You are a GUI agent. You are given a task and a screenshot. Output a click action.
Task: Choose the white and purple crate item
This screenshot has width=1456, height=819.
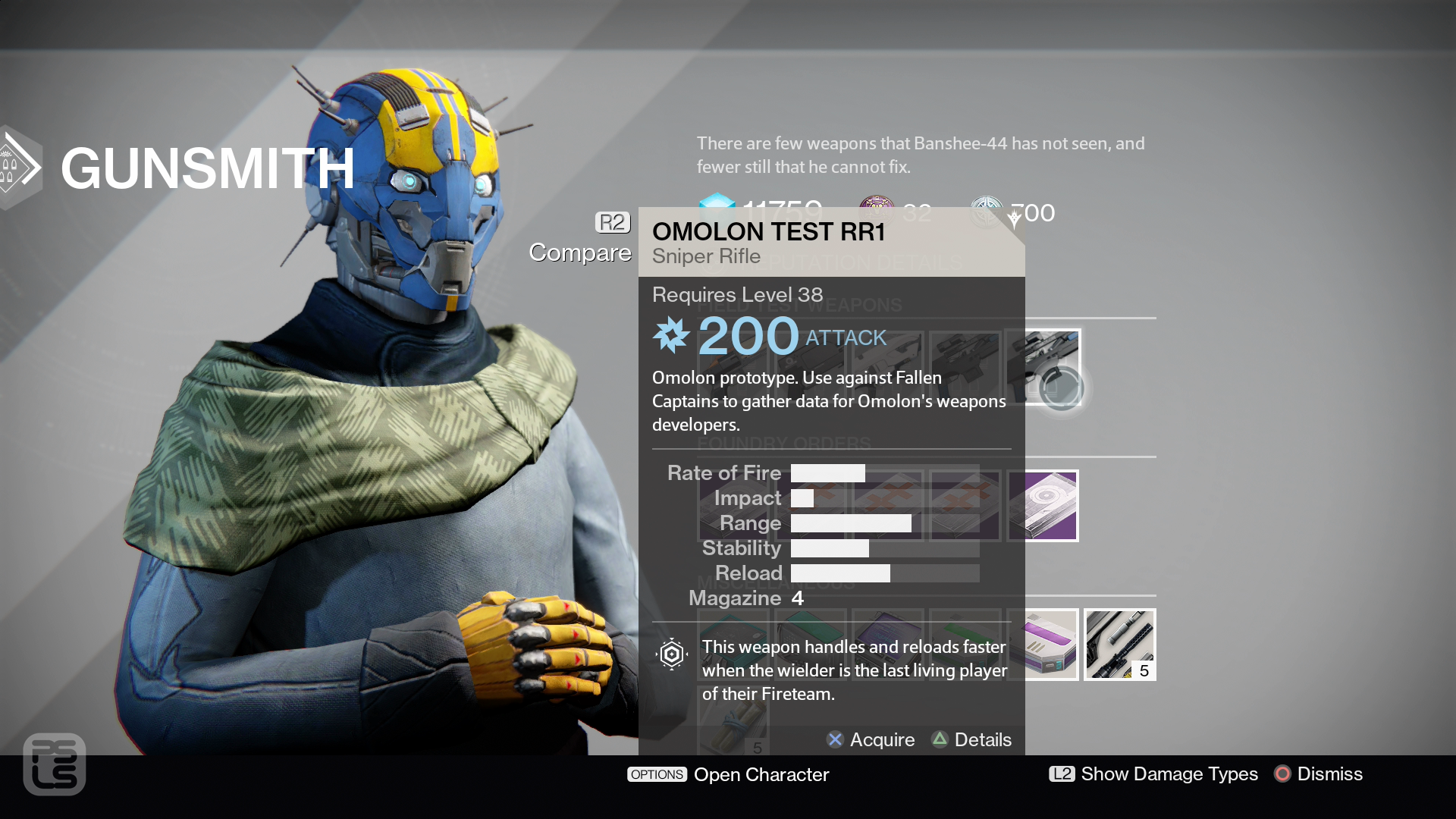coord(1051,645)
